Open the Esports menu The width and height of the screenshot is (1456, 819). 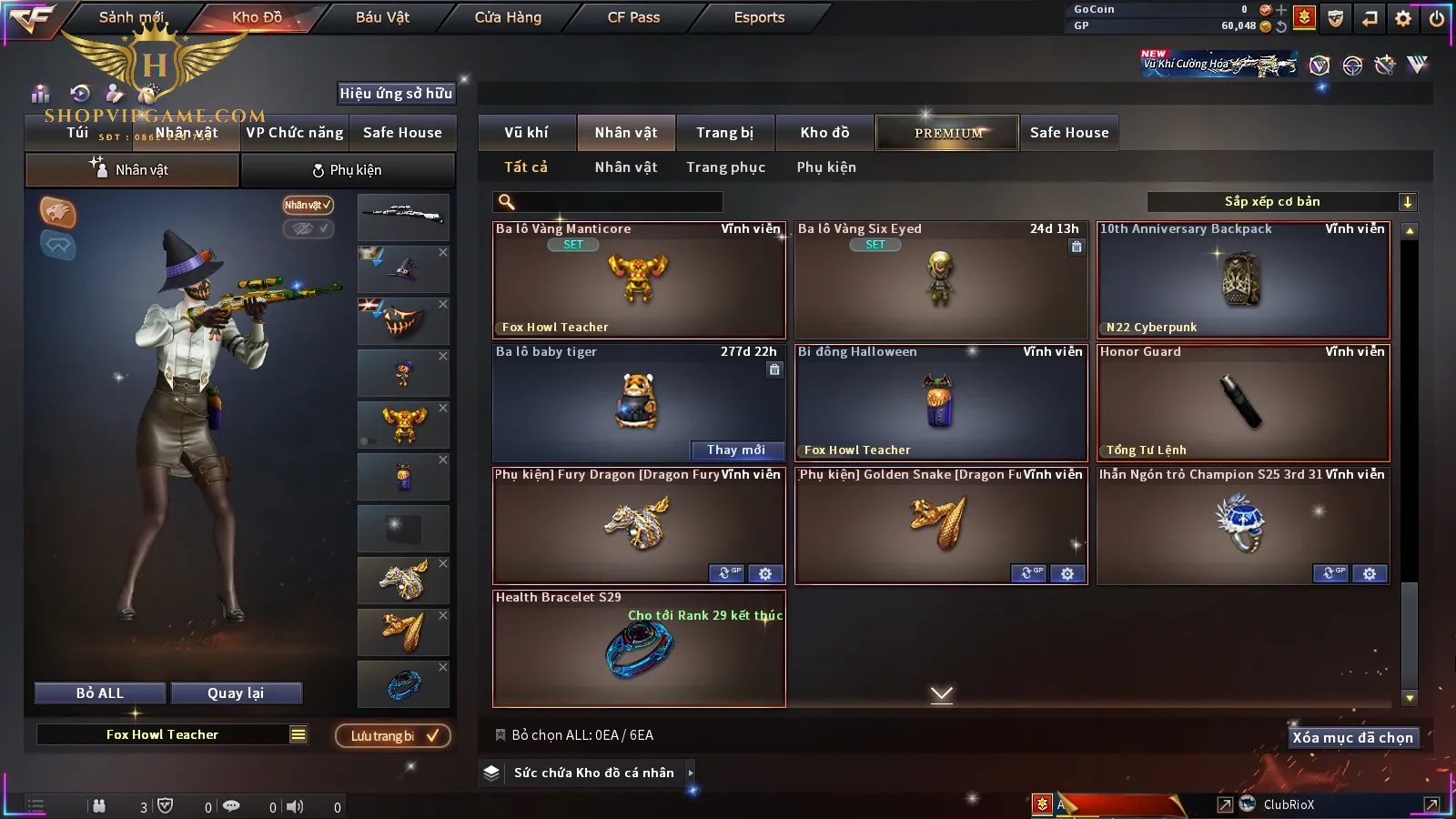point(759,17)
